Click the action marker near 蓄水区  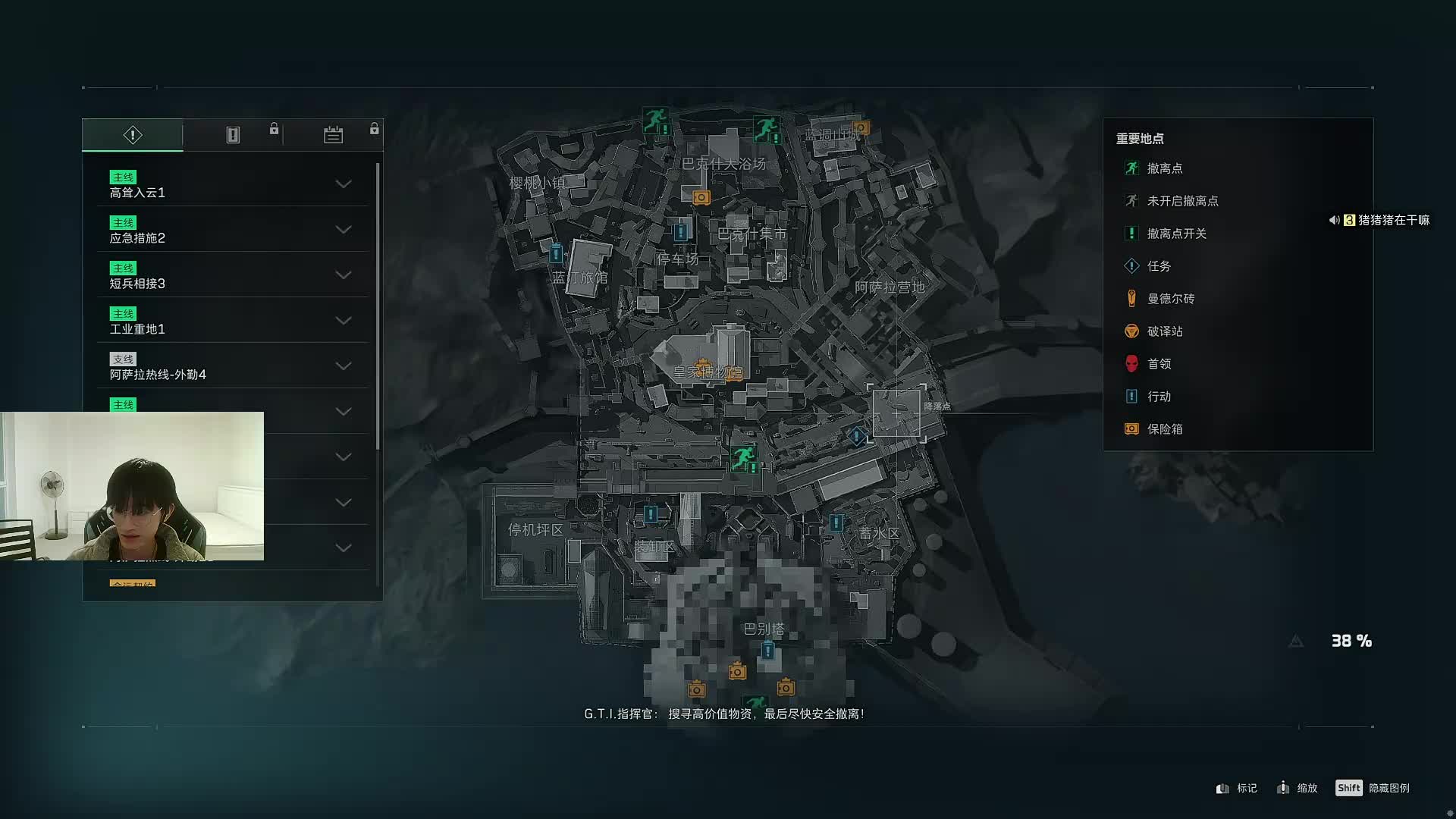pyautogui.click(x=836, y=522)
